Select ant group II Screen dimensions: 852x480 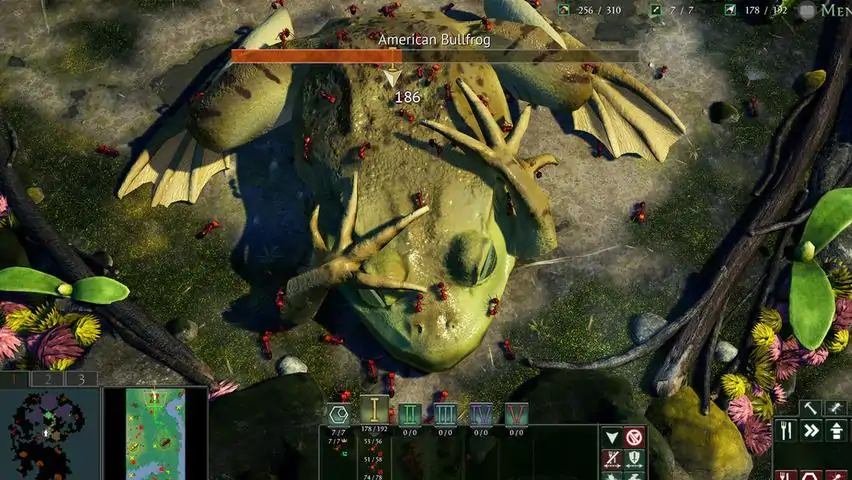click(x=410, y=414)
